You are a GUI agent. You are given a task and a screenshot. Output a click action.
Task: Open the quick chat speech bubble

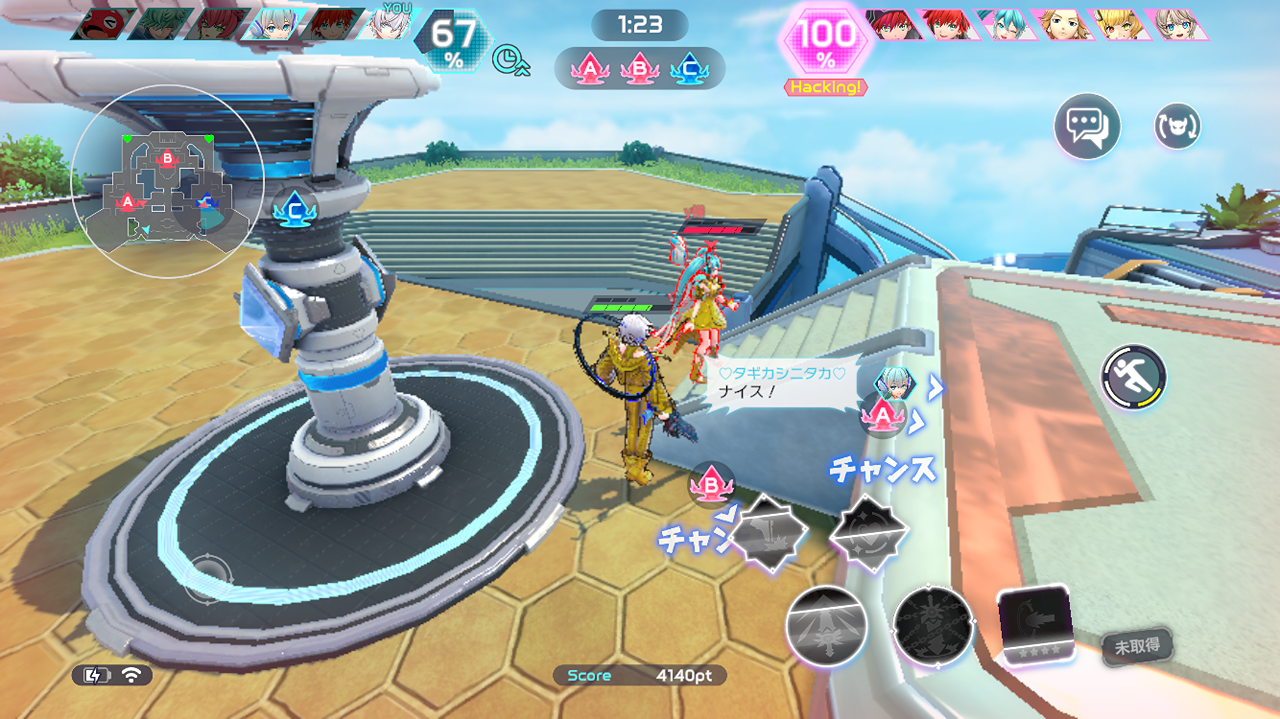(x=1086, y=127)
